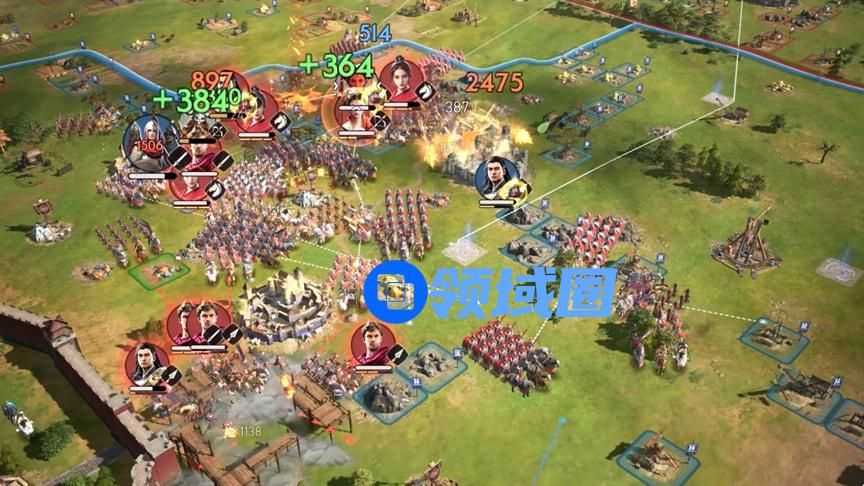Select the red female commander portrait beside the 2475 number
The image size is (864, 486).
pos(400,78)
